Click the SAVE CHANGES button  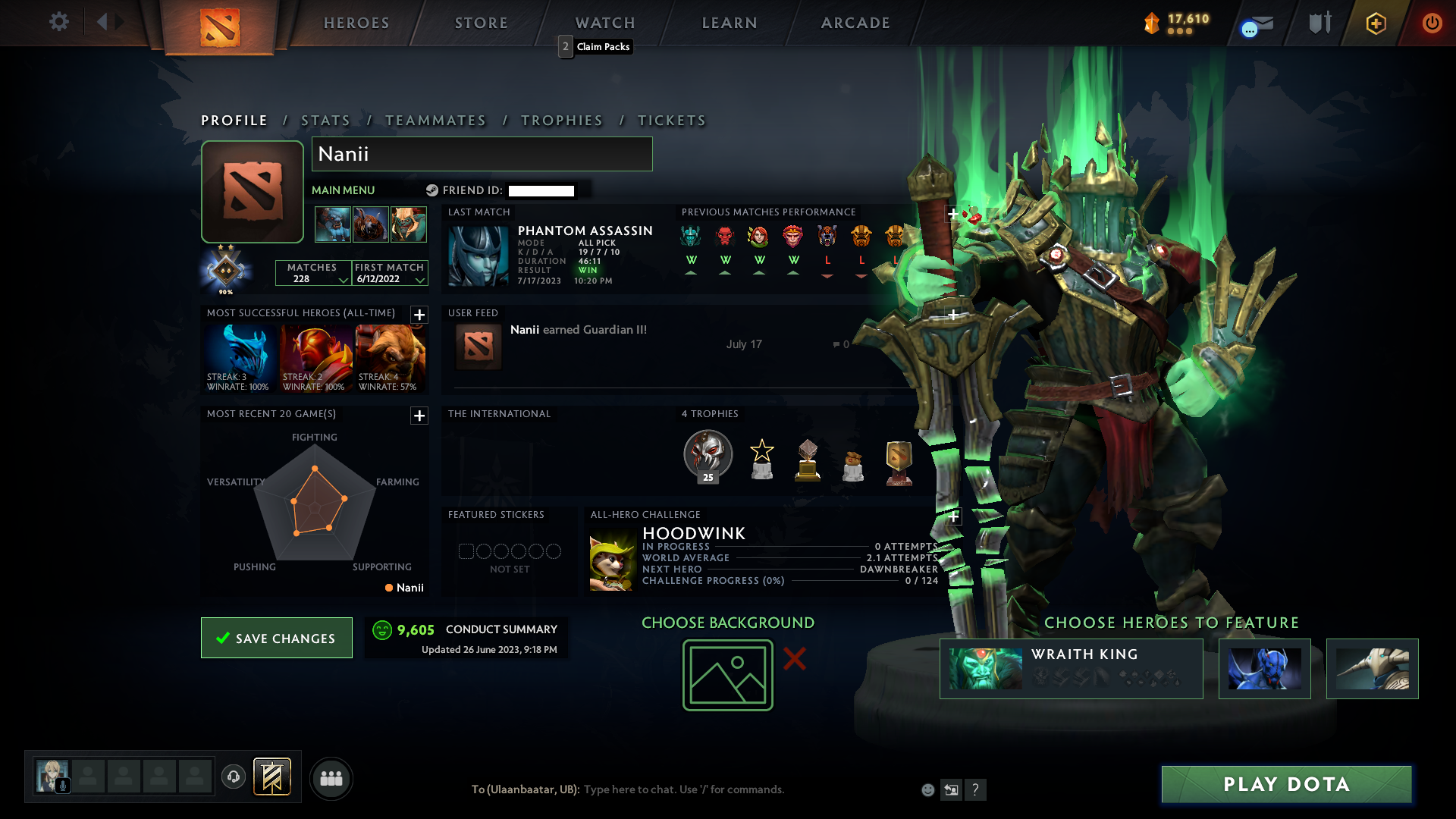tap(276, 638)
